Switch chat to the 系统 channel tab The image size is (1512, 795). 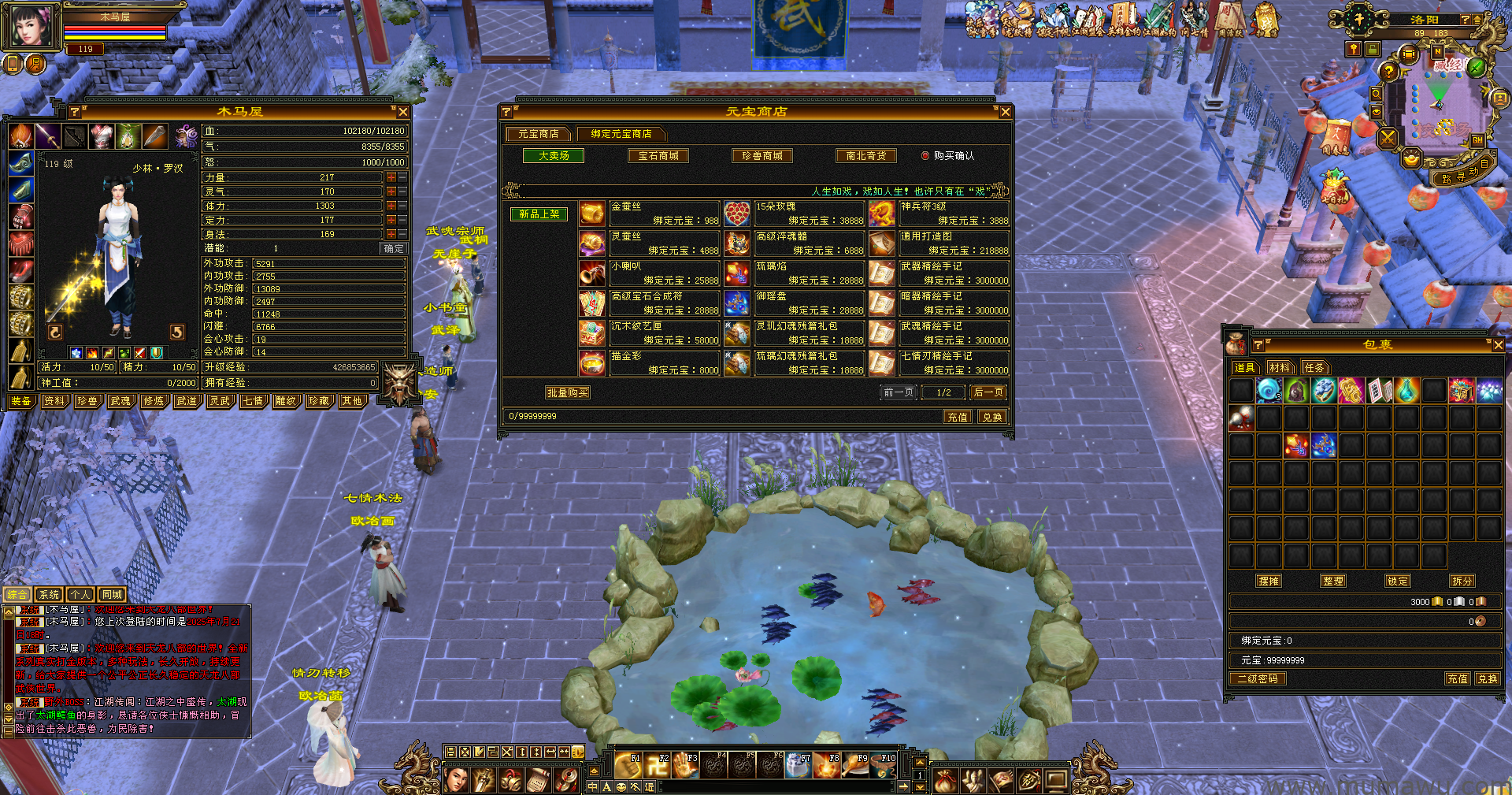pyautogui.click(x=49, y=595)
